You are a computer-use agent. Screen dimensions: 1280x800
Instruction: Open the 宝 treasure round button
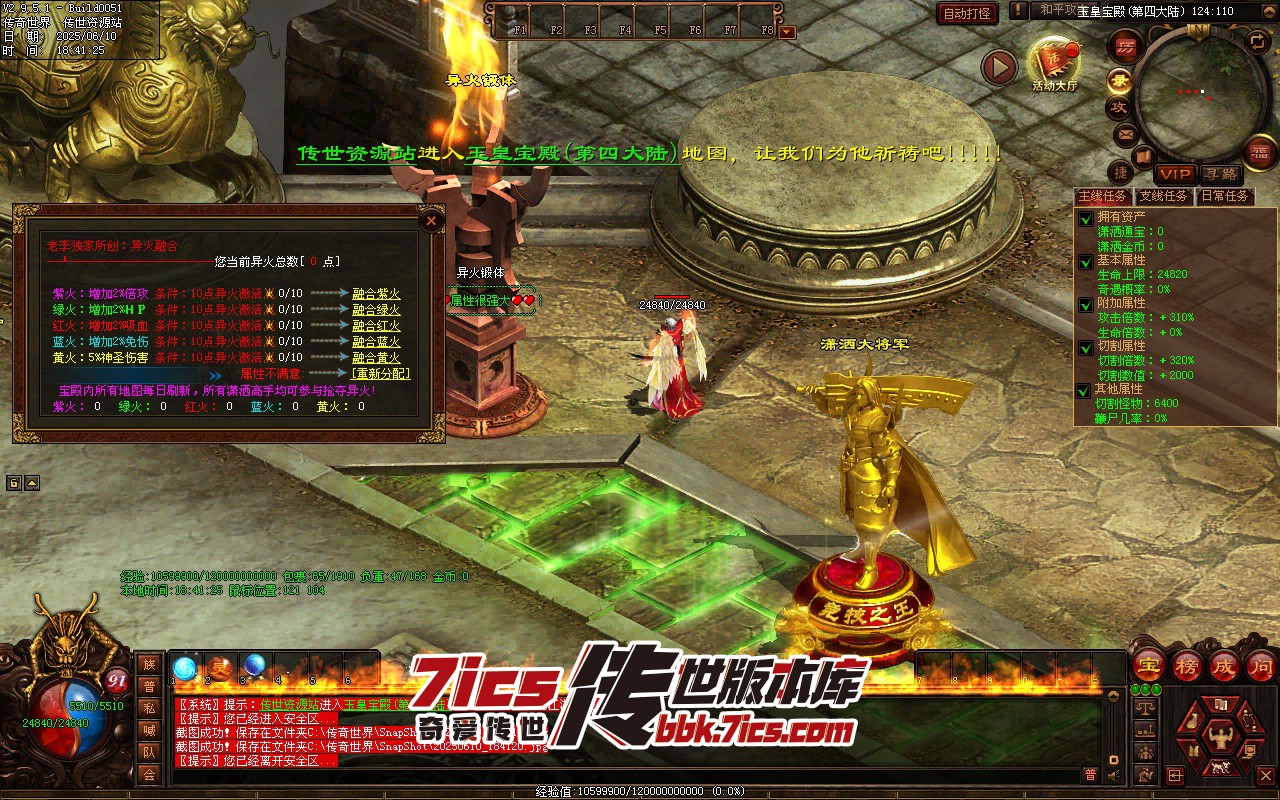point(1149,664)
